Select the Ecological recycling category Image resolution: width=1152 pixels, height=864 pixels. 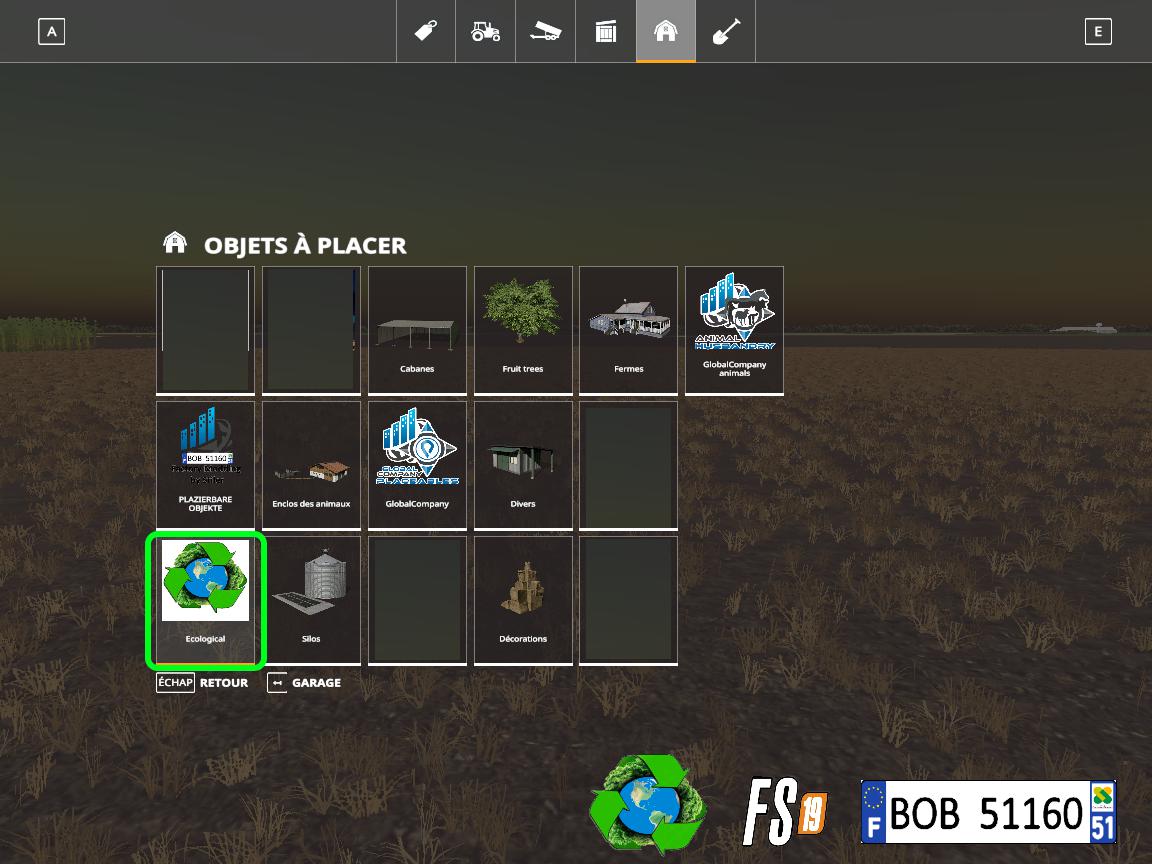(205, 600)
